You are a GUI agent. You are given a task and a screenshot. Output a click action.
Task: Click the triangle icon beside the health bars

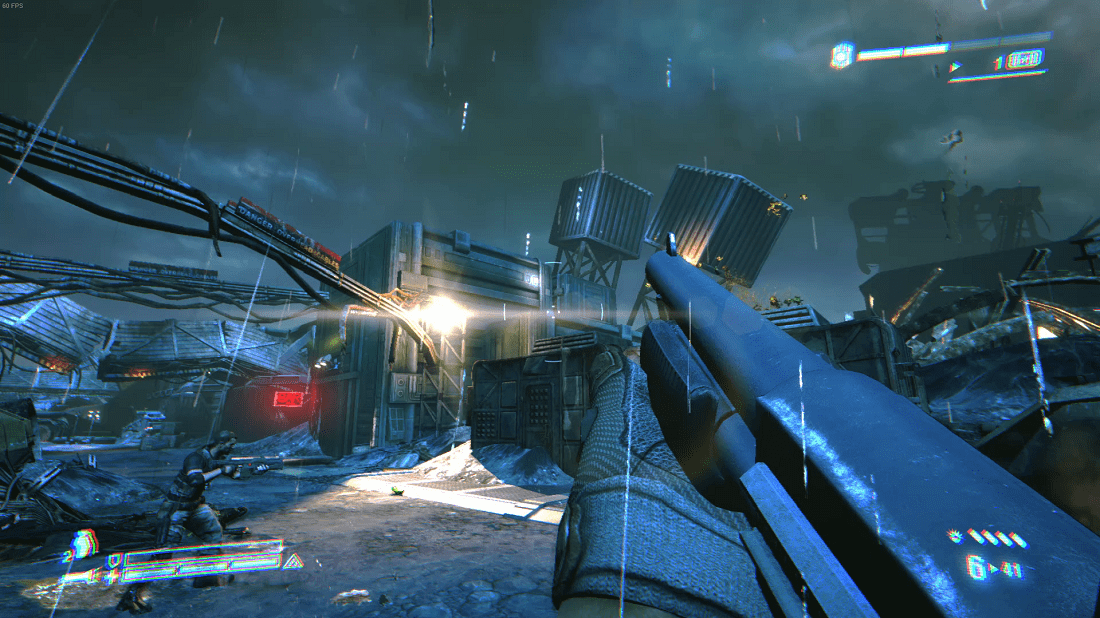294,562
